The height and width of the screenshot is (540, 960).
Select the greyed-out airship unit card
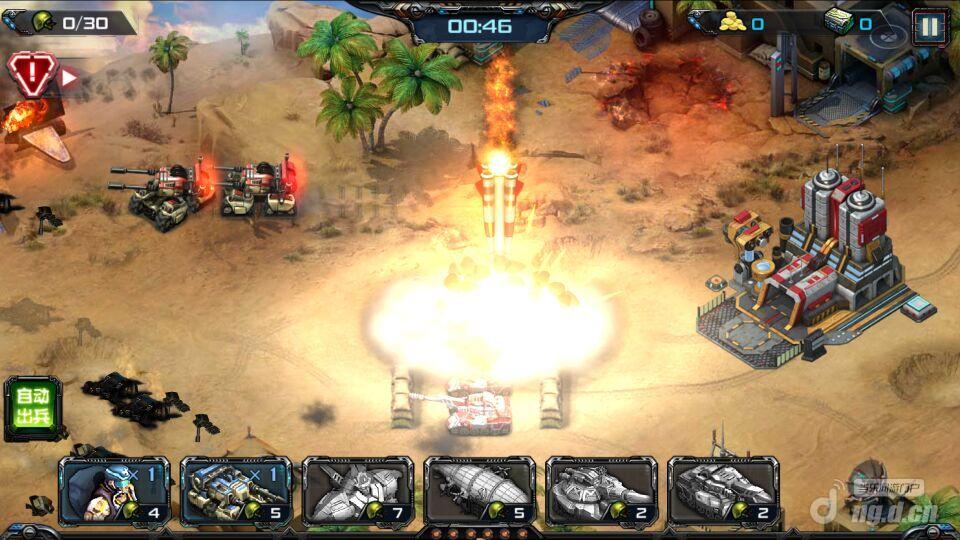tap(479, 490)
